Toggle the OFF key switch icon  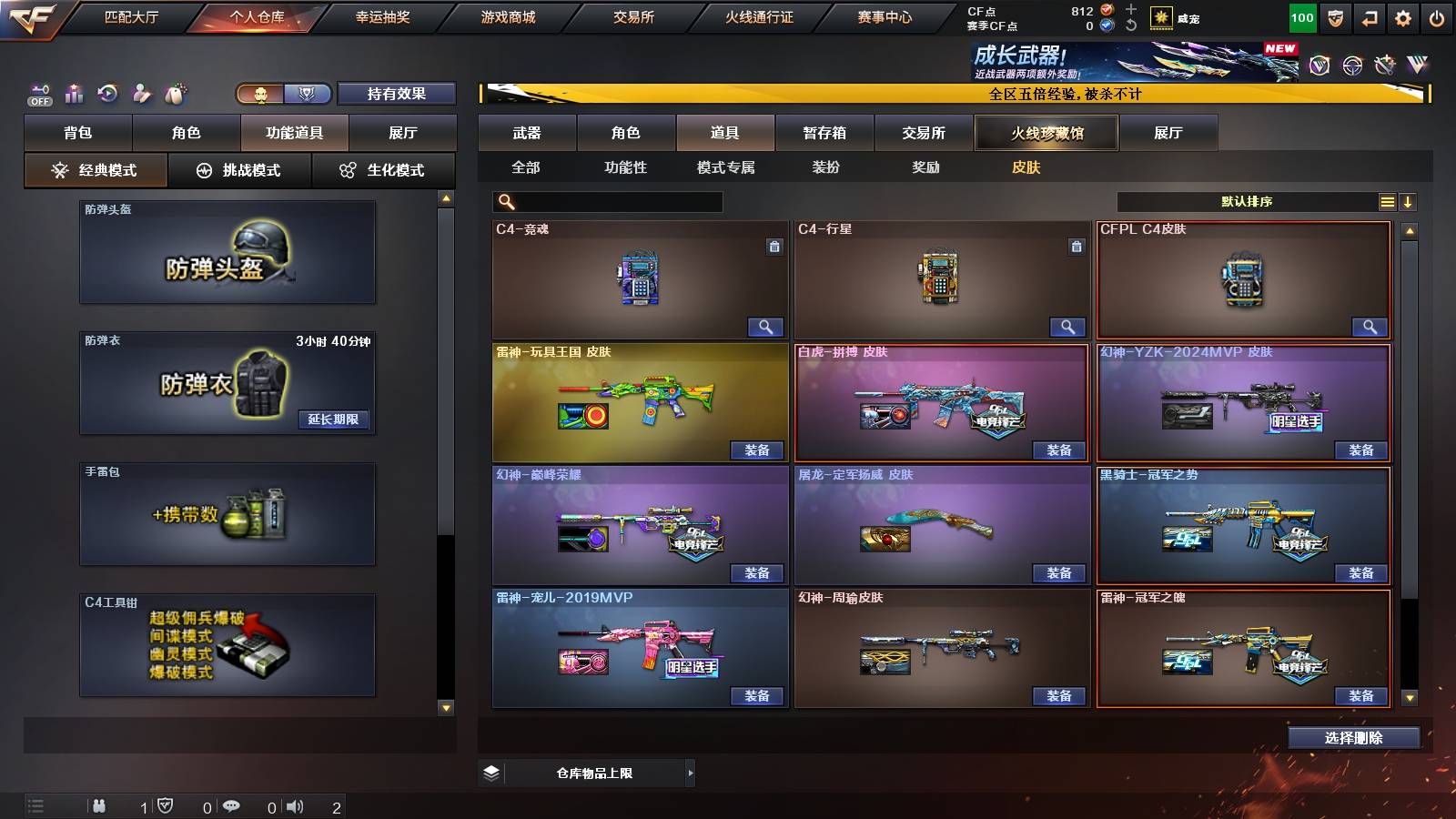point(38,94)
